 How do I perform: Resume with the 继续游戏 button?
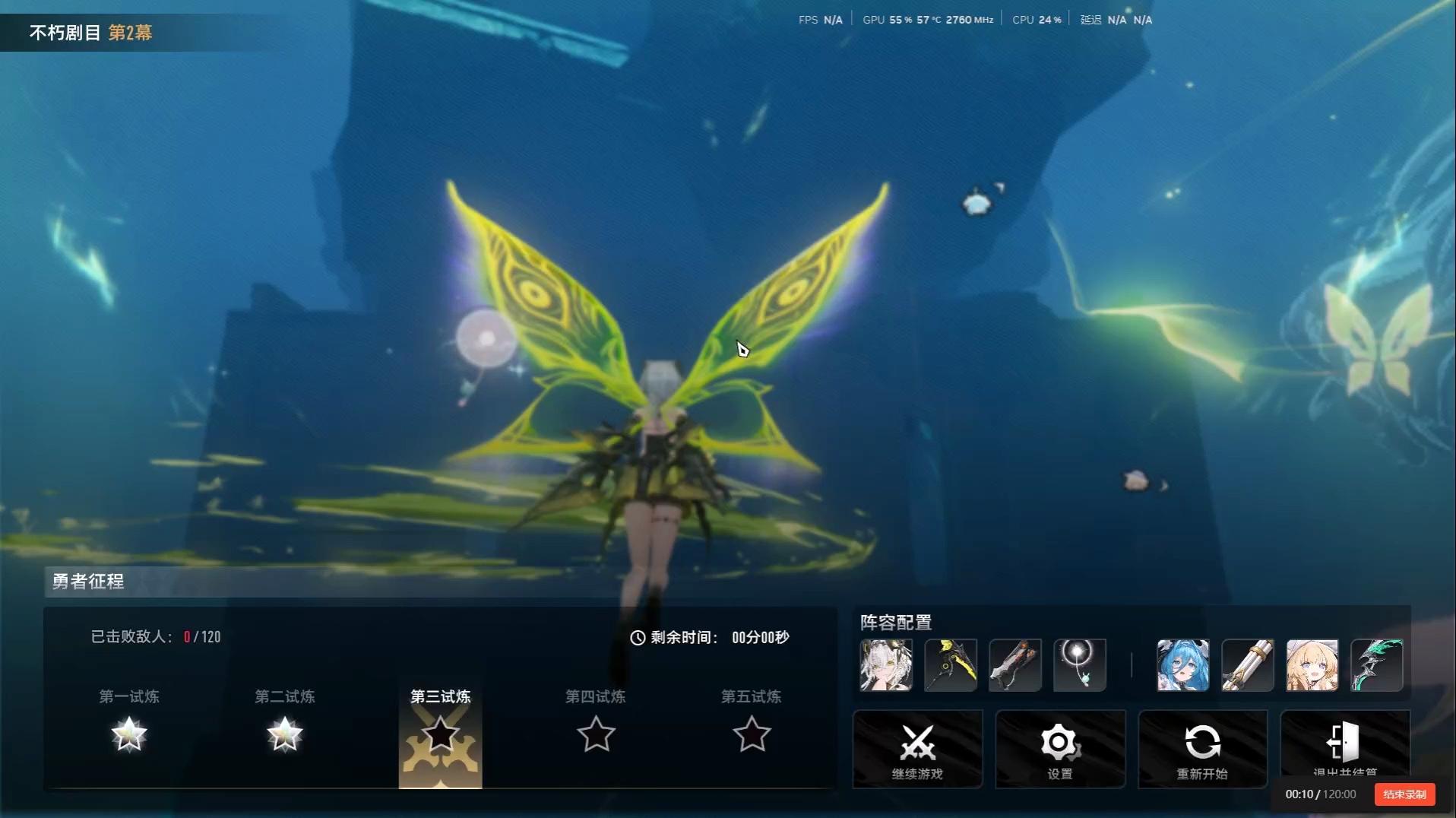(917, 749)
